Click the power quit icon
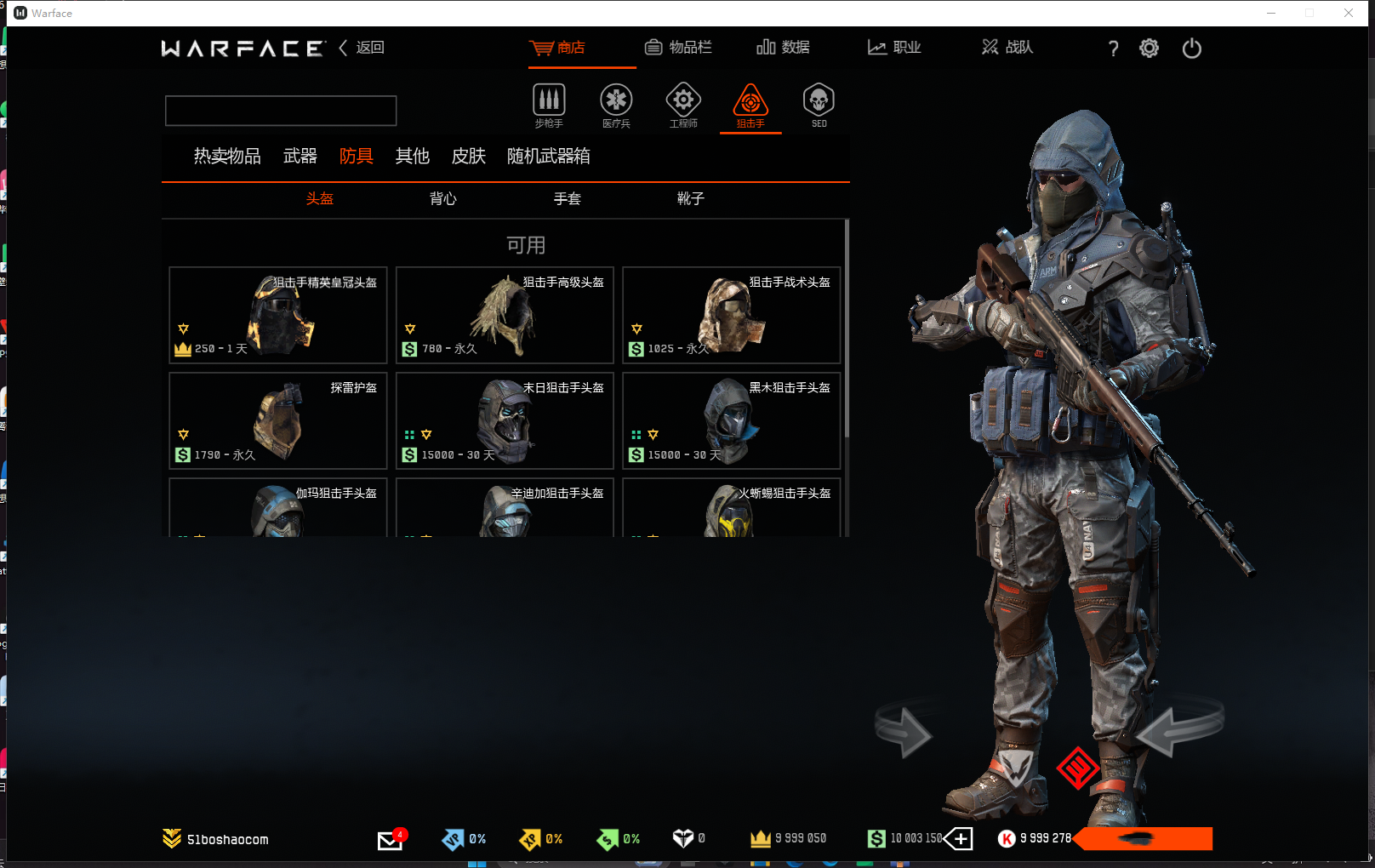This screenshot has height=868, width=1375. (x=1191, y=49)
